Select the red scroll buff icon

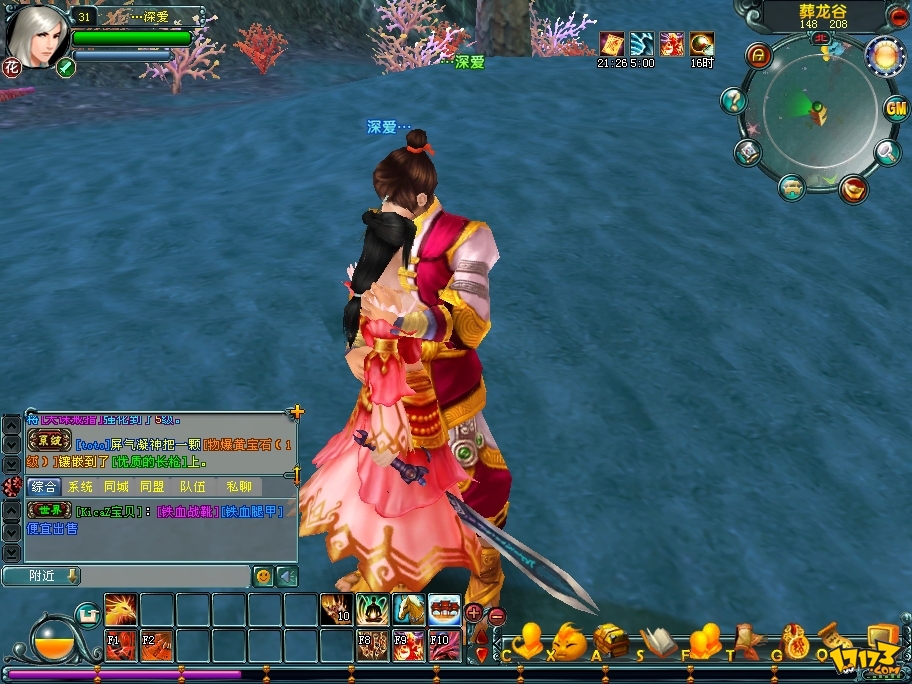click(611, 44)
